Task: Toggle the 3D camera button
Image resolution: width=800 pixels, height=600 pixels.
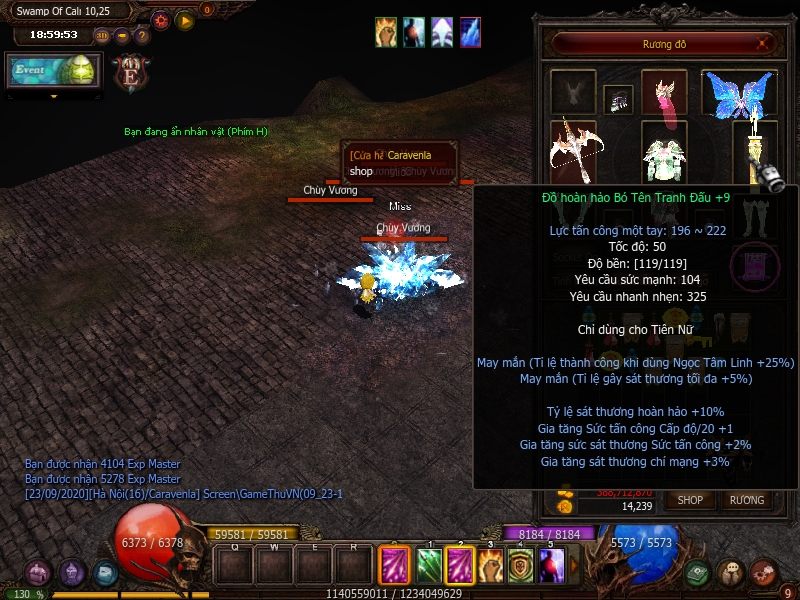Action: (102, 36)
